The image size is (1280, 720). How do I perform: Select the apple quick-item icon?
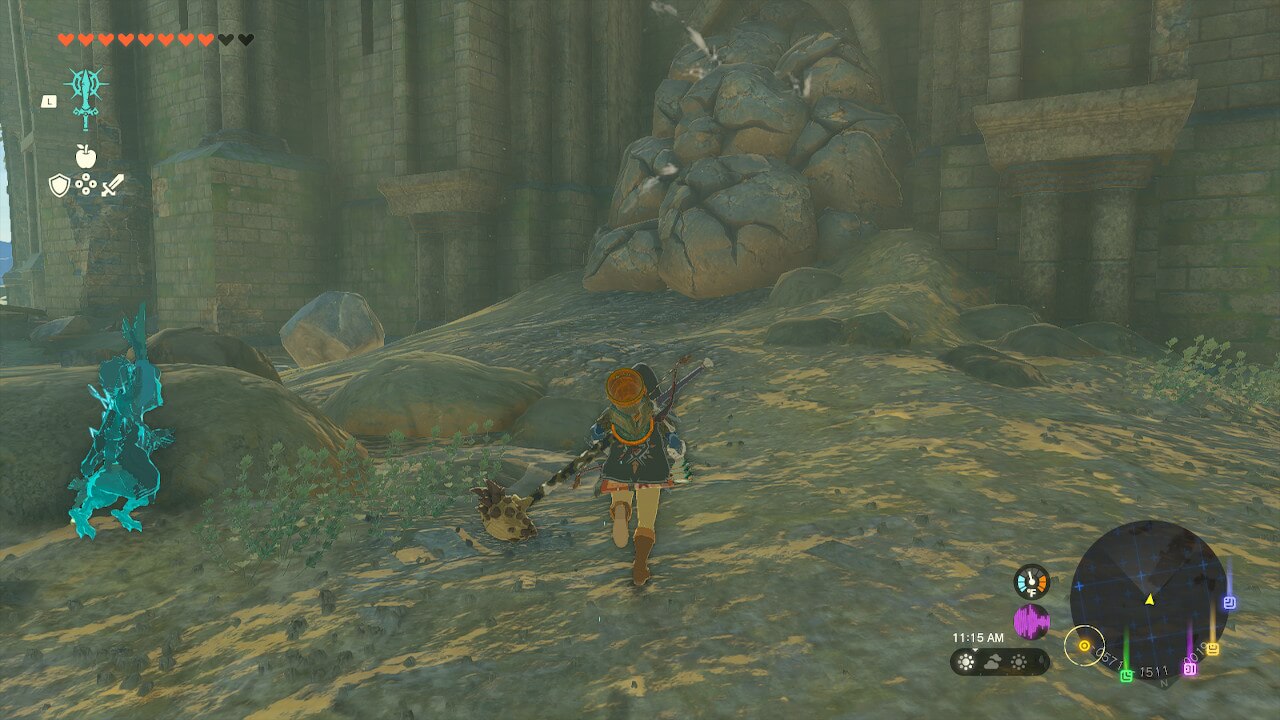pyautogui.click(x=85, y=155)
